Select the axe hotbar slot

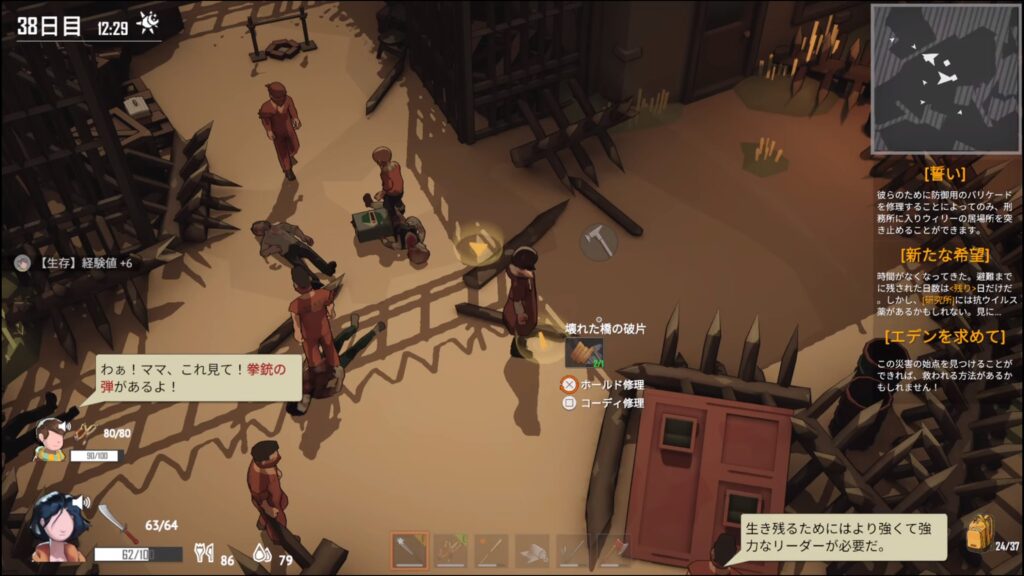coord(614,550)
